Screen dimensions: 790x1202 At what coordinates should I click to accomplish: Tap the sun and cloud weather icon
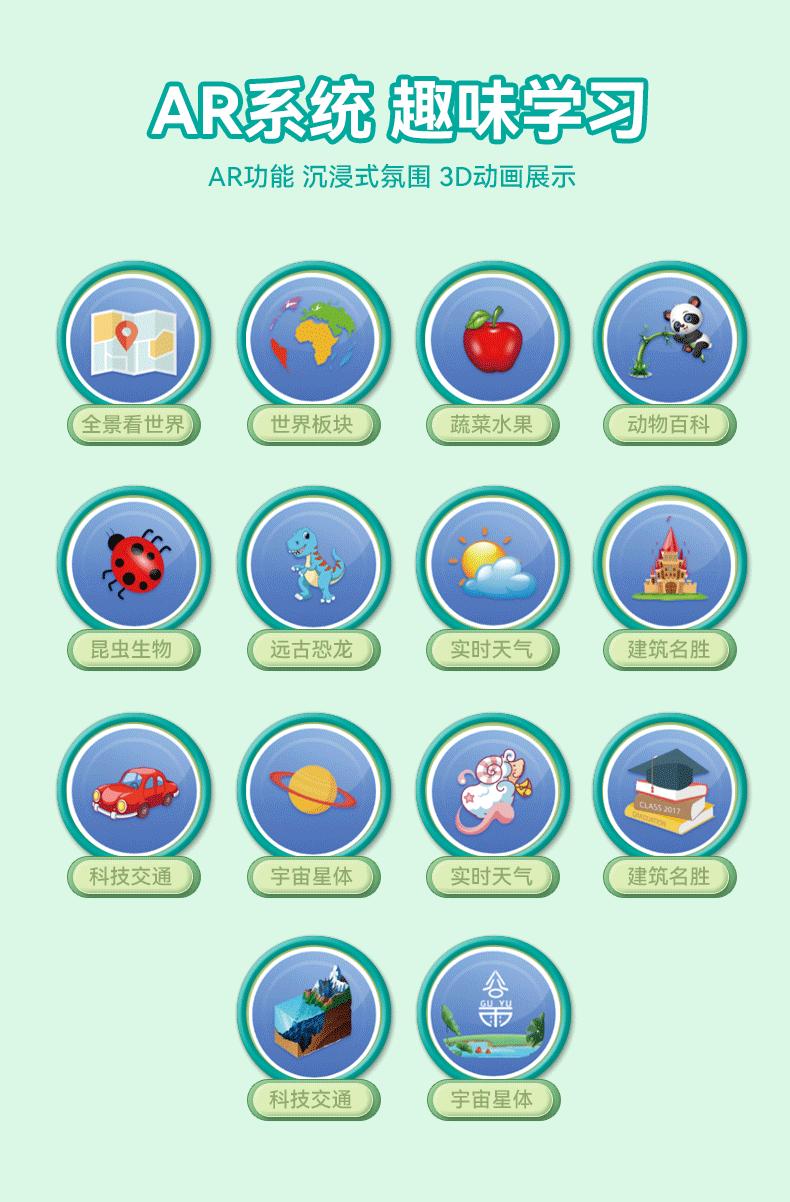click(492, 563)
